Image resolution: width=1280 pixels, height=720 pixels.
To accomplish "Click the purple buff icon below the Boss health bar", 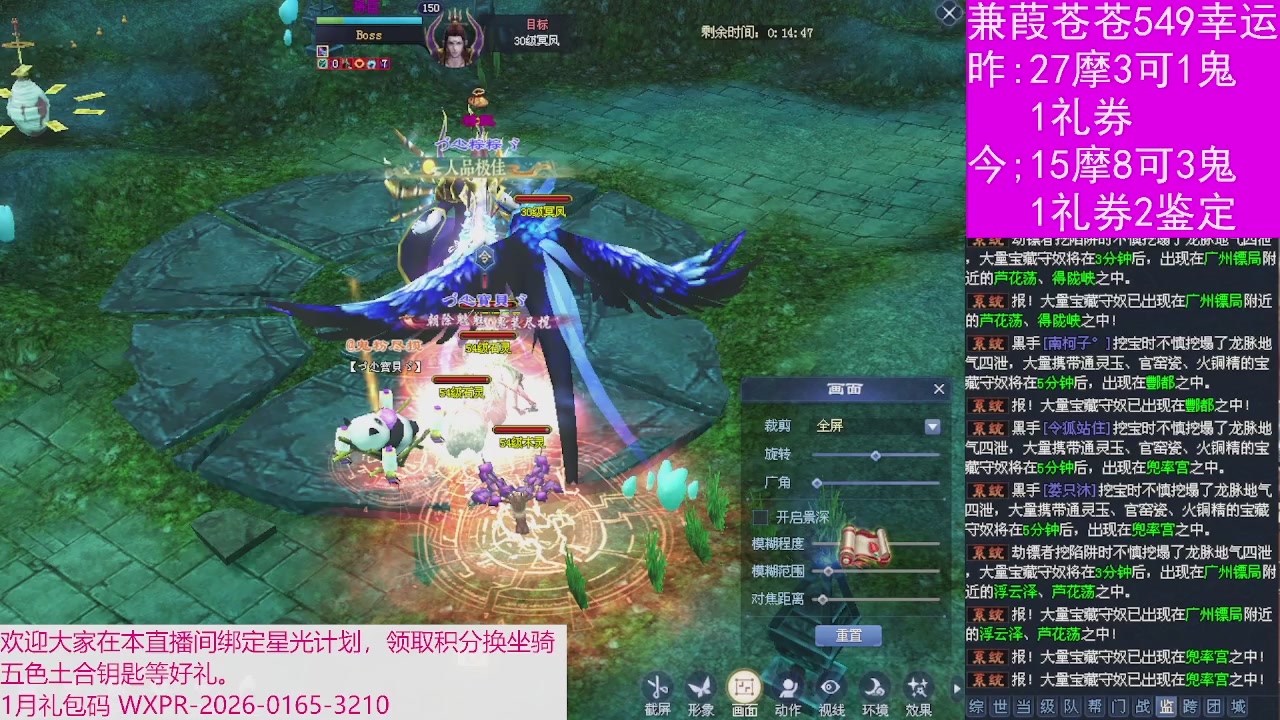I will pos(322,52).
